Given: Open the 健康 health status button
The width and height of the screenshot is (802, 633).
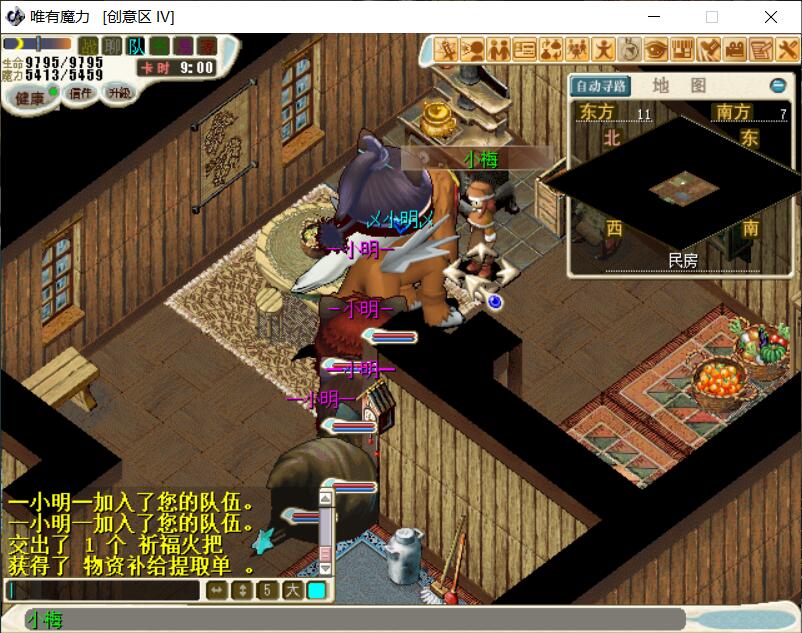Looking at the screenshot, I should [x=30, y=97].
